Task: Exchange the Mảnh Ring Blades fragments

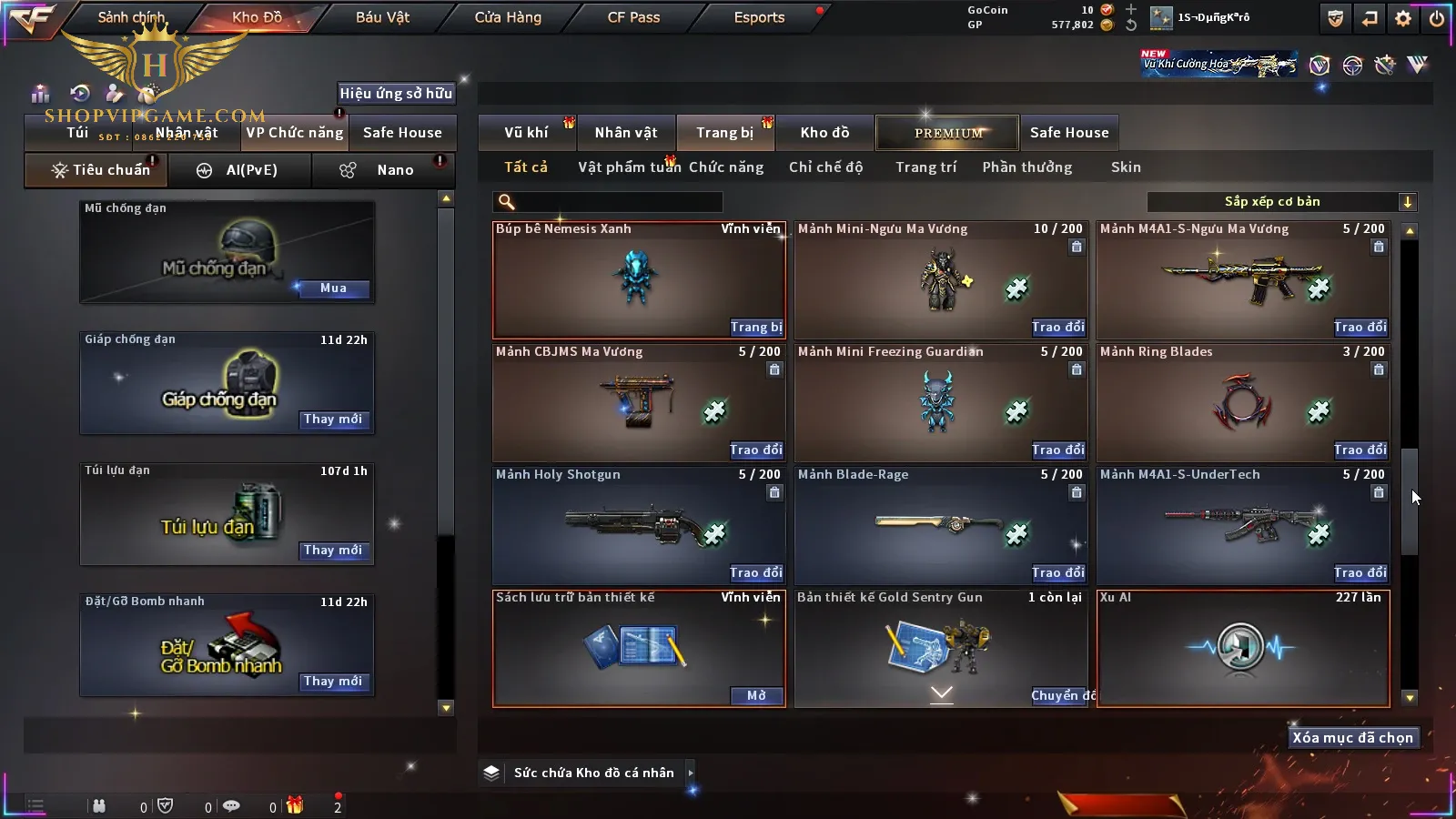Action: pyautogui.click(x=1360, y=450)
